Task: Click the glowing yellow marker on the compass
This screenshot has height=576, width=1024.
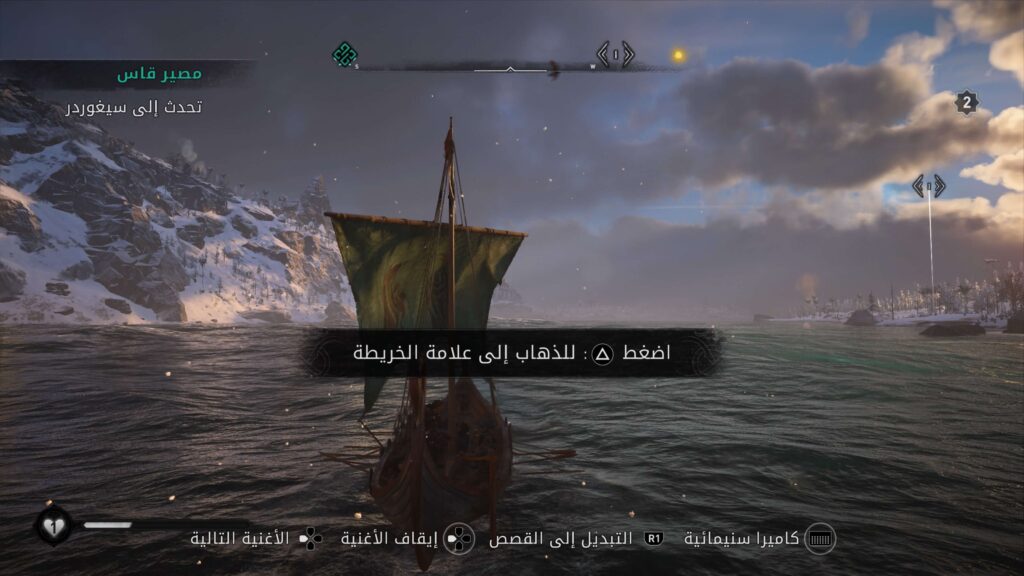Action: 678,55
